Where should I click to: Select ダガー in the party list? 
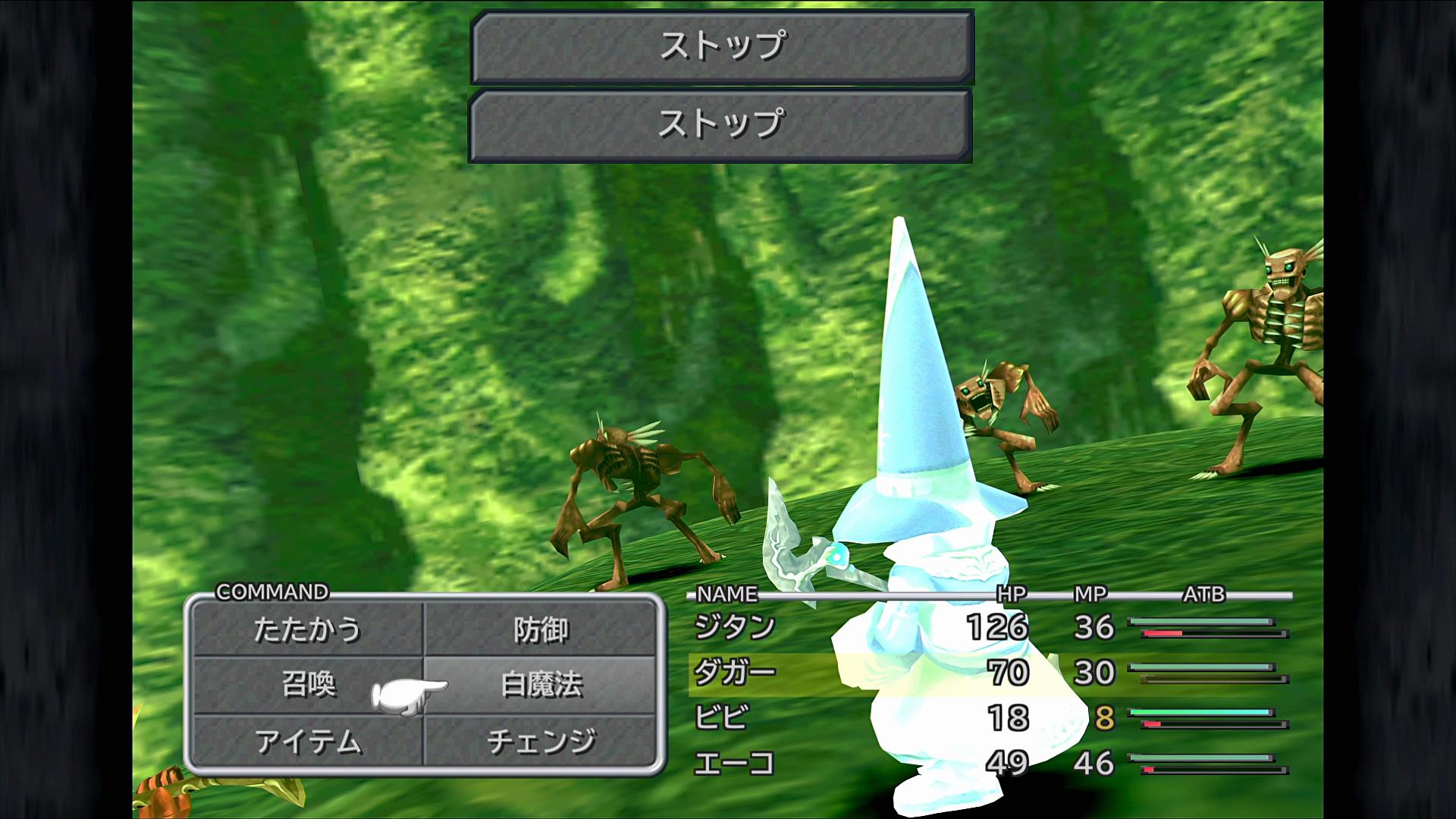pos(734,673)
